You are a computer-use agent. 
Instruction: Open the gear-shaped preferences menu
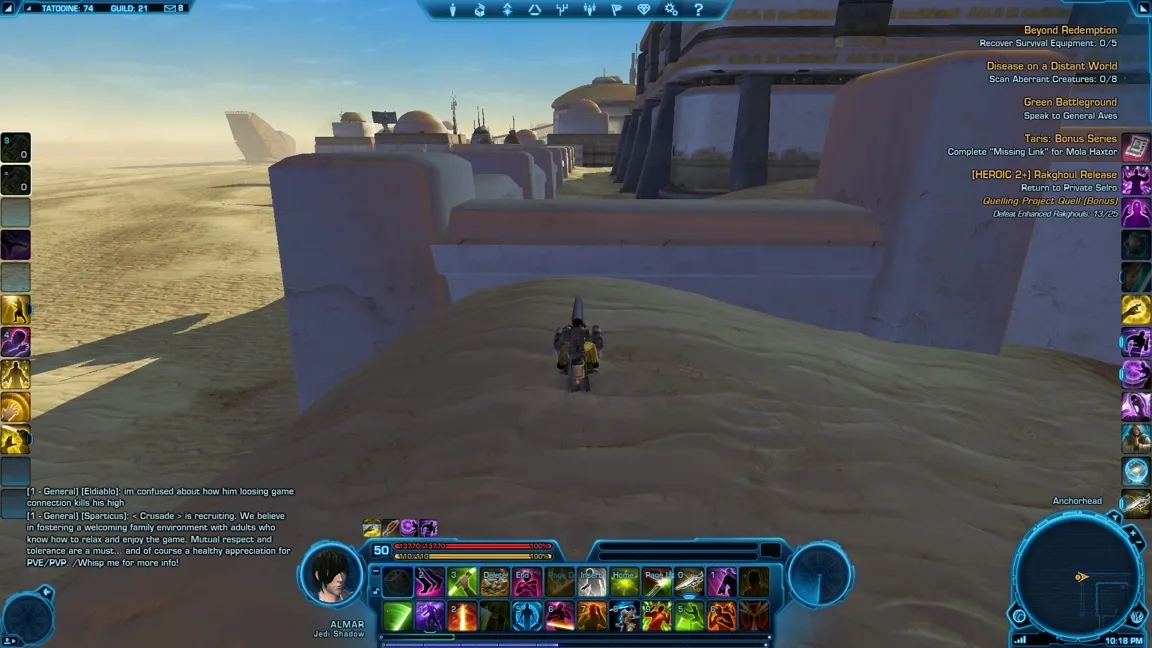pos(671,10)
